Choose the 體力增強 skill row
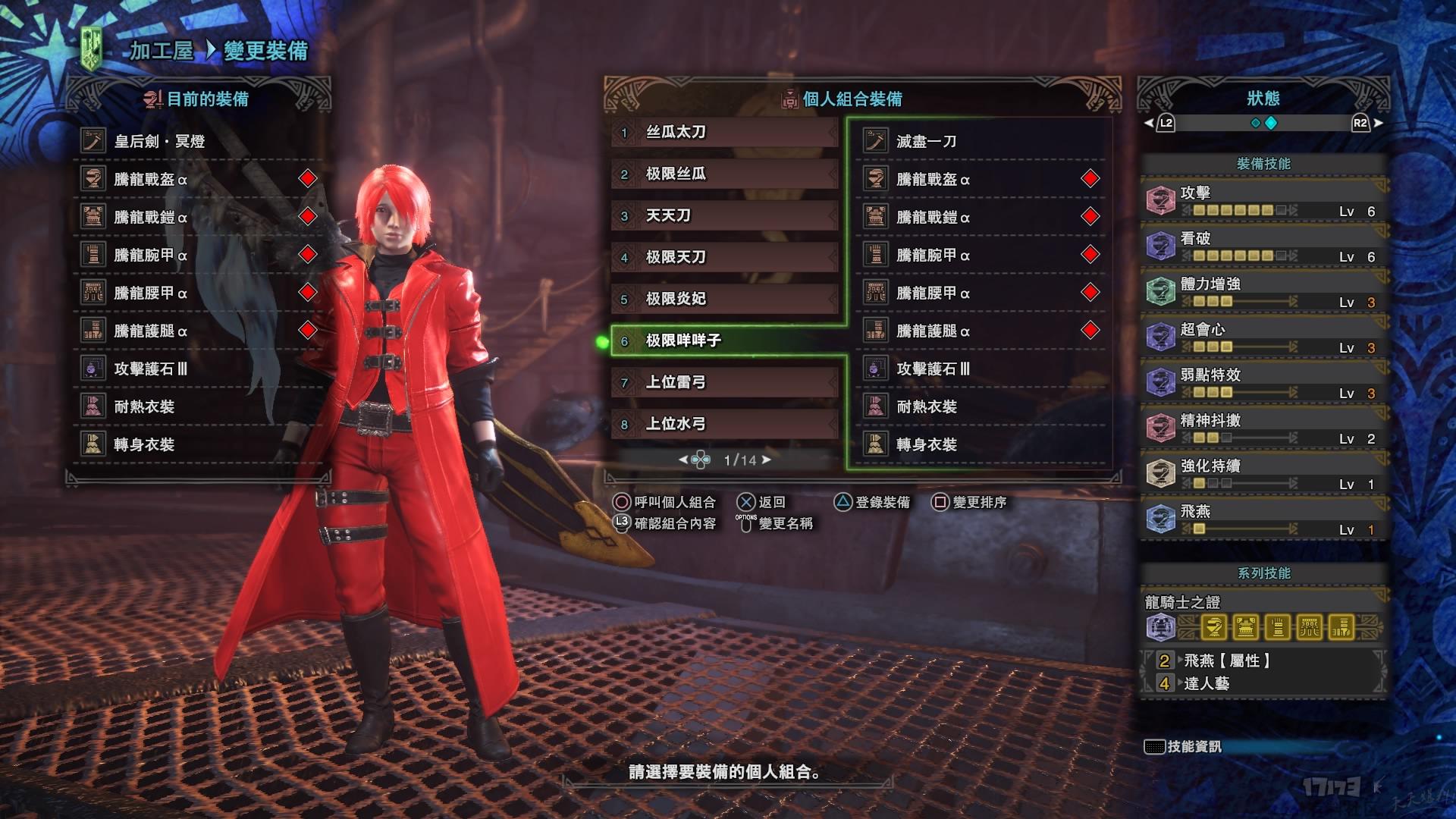 pos(1263,292)
